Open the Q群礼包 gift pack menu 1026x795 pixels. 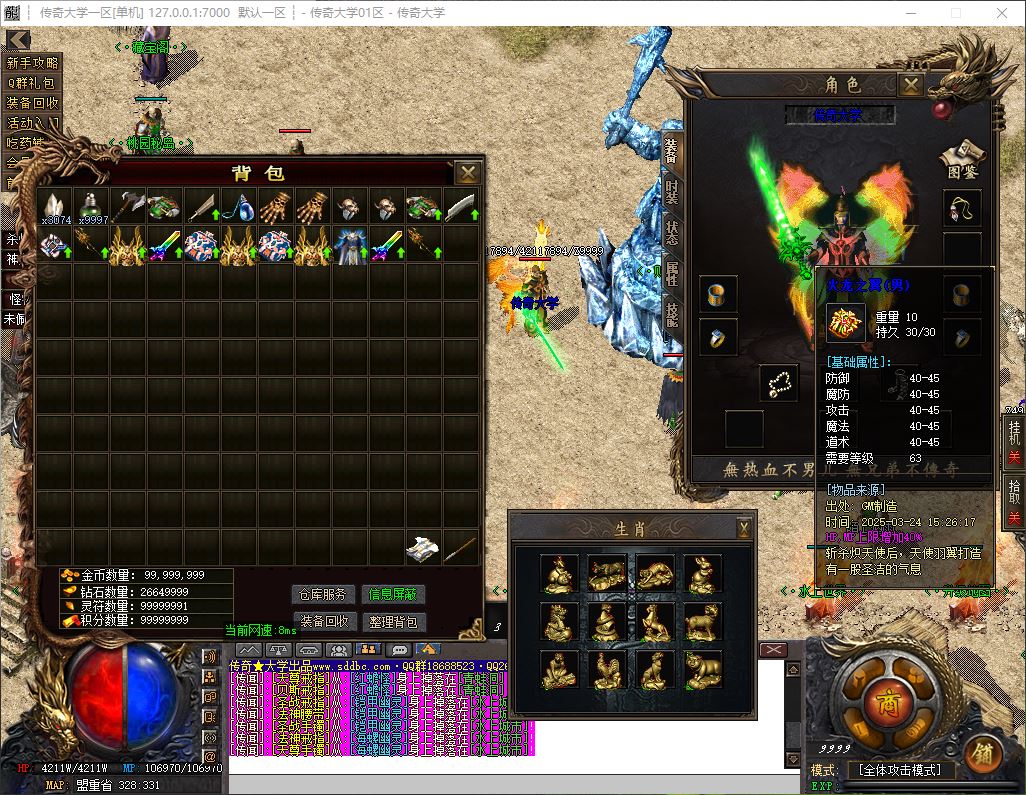[x=33, y=83]
